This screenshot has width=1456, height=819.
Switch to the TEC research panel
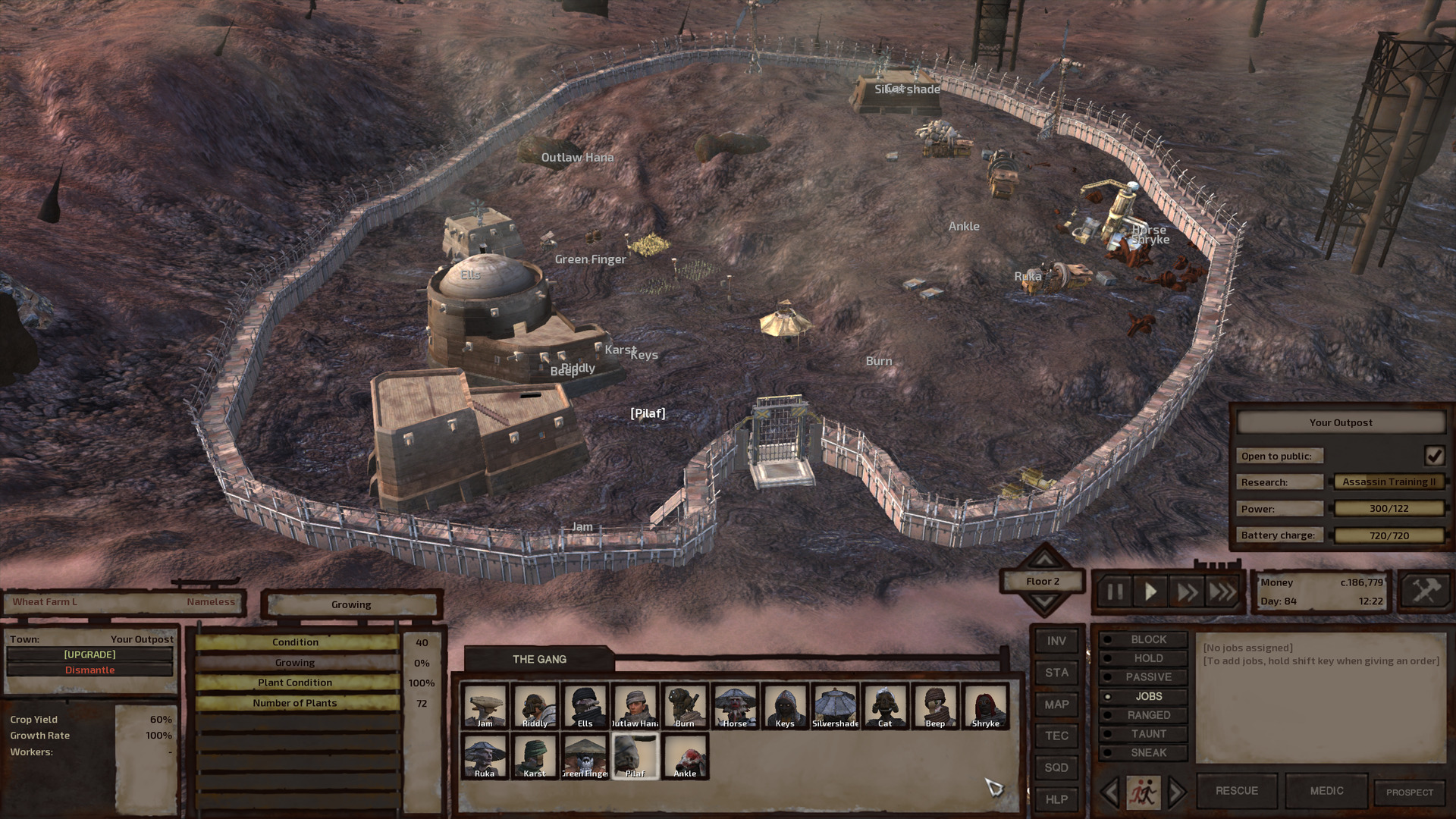pyautogui.click(x=1056, y=736)
